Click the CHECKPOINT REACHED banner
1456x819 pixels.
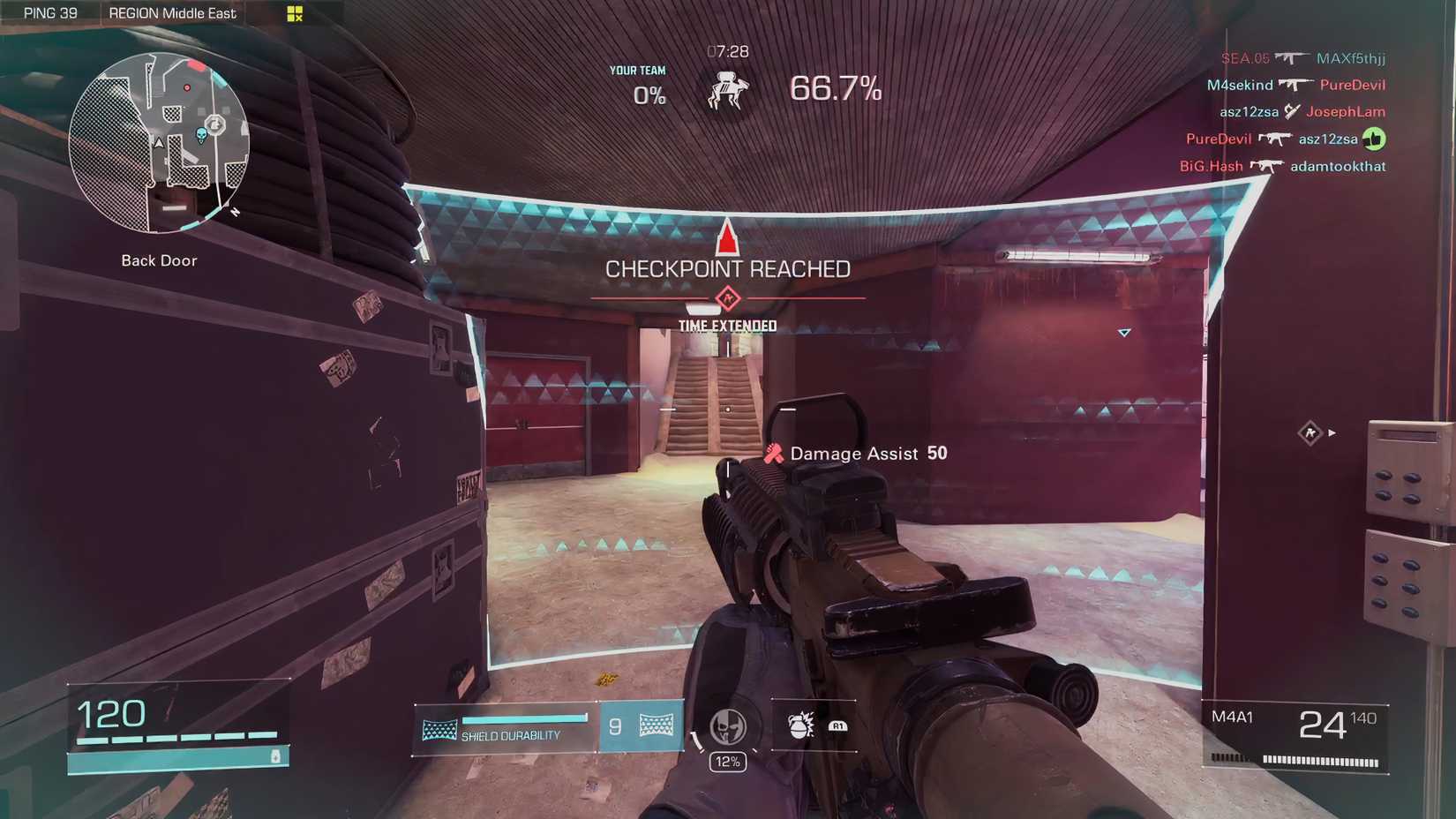tap(729, 268)
